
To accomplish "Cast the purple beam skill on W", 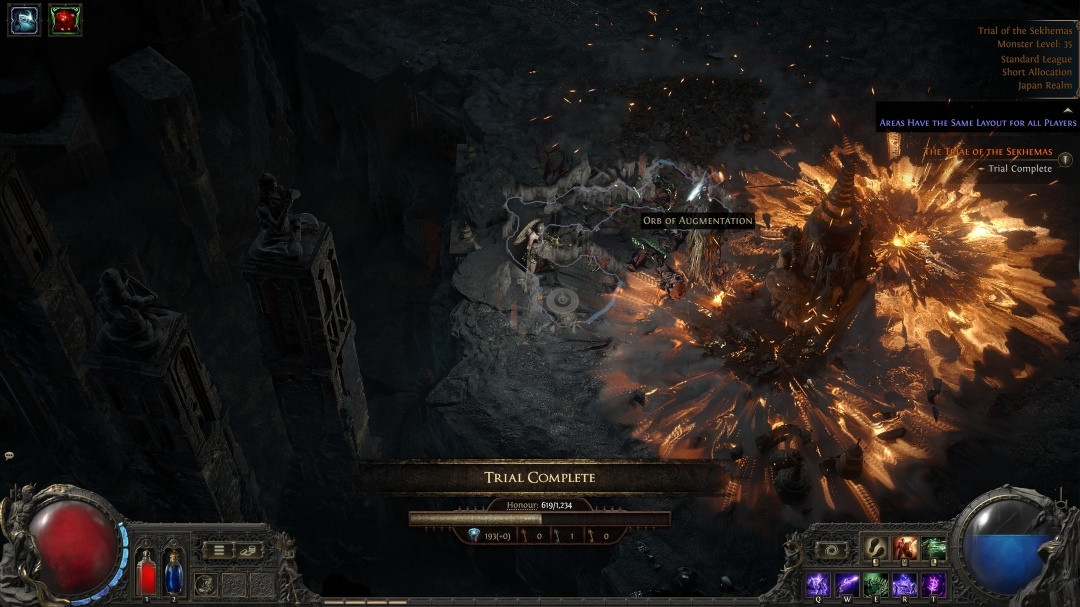I will click(847, 583).
